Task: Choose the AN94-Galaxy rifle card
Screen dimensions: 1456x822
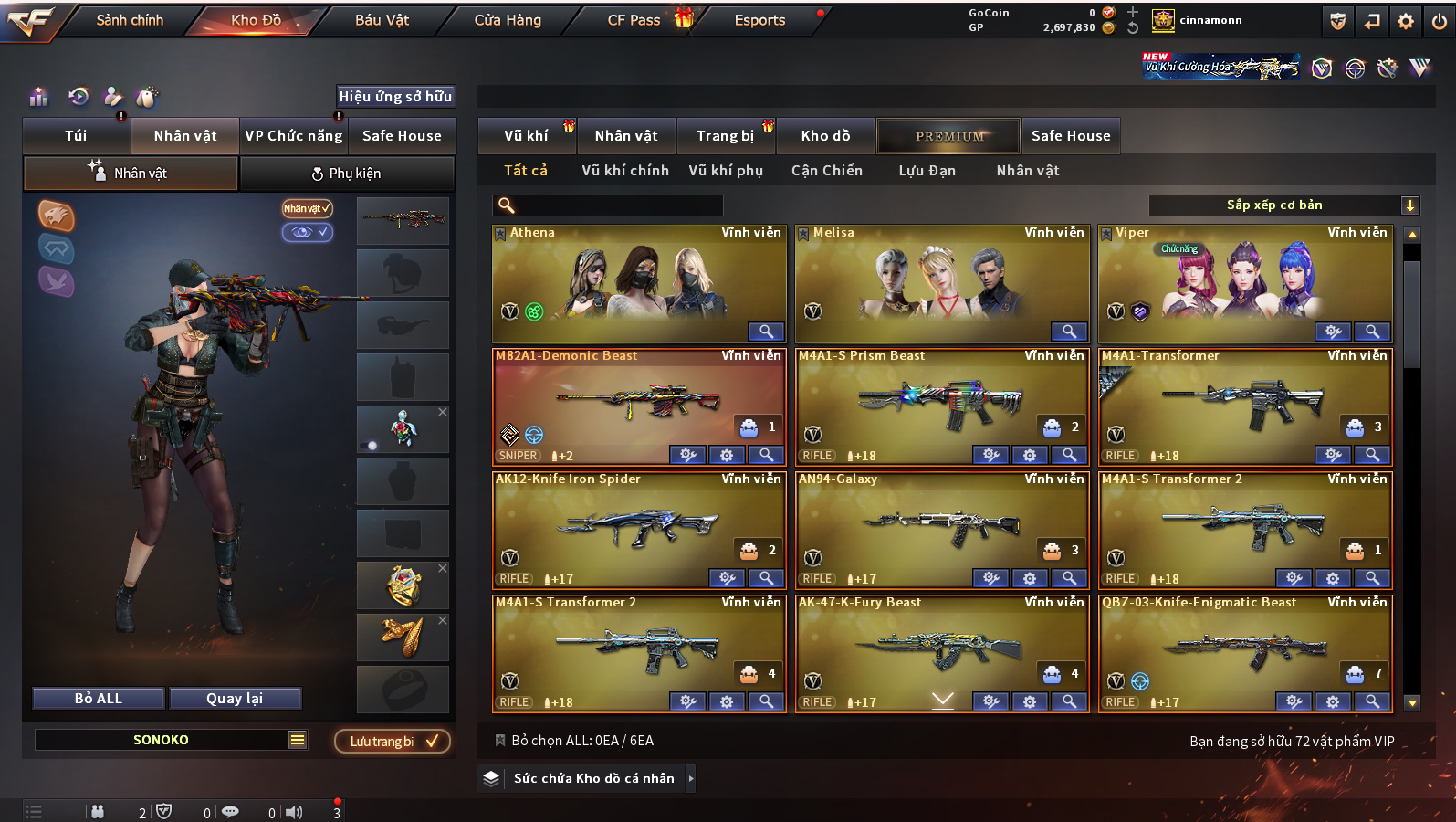Action: [x=940, y=525]
